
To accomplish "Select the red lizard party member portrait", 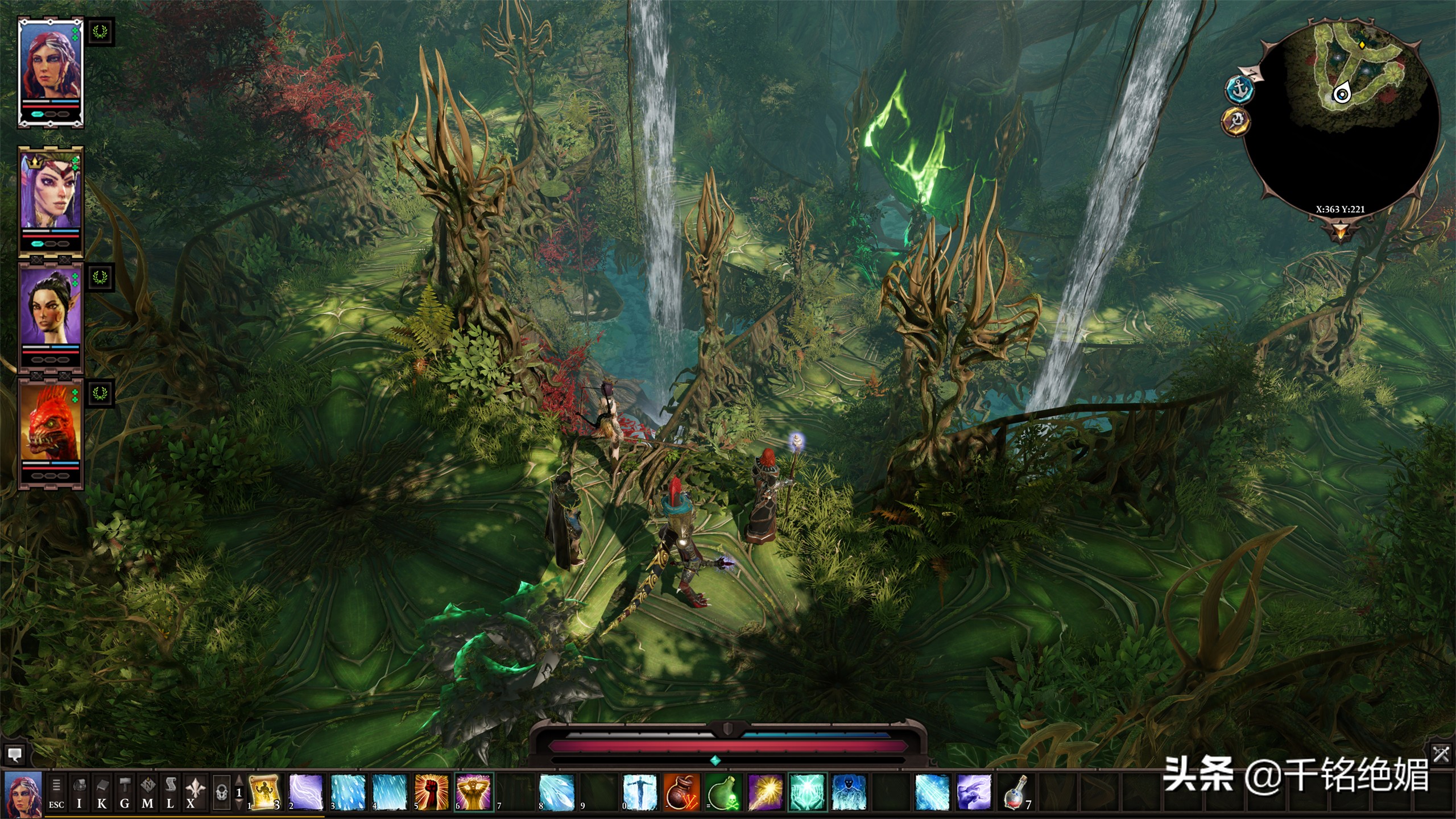I will click(51, 424).
